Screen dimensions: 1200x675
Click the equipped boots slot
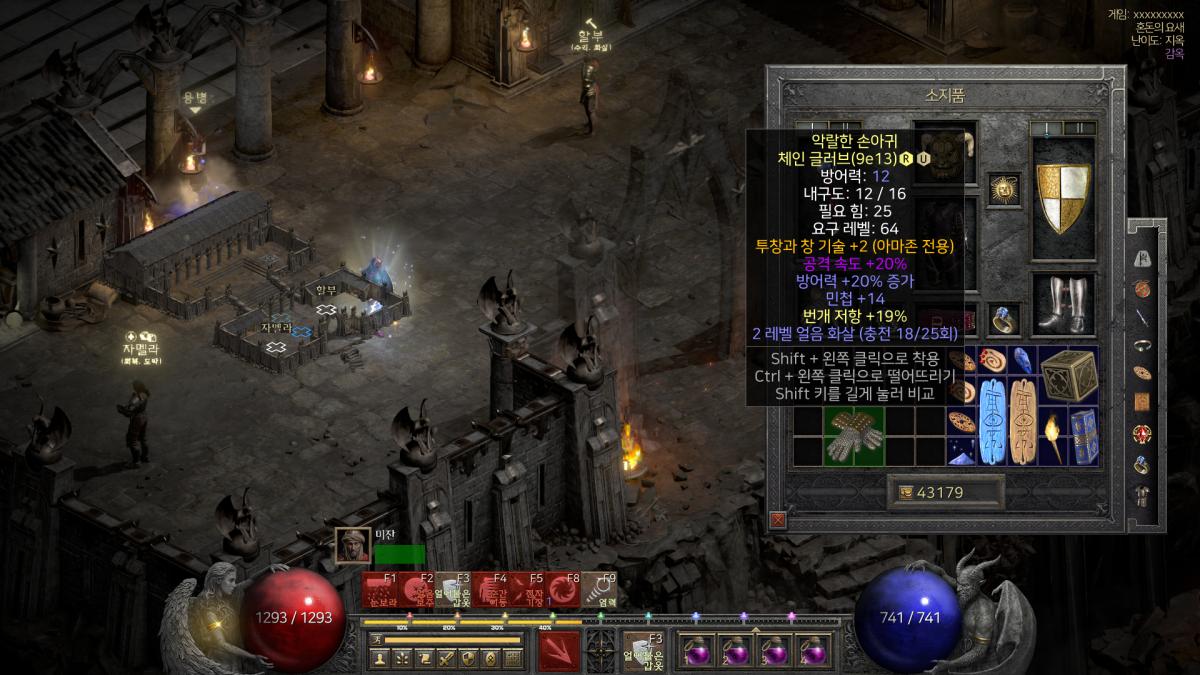coord(1063,303)
